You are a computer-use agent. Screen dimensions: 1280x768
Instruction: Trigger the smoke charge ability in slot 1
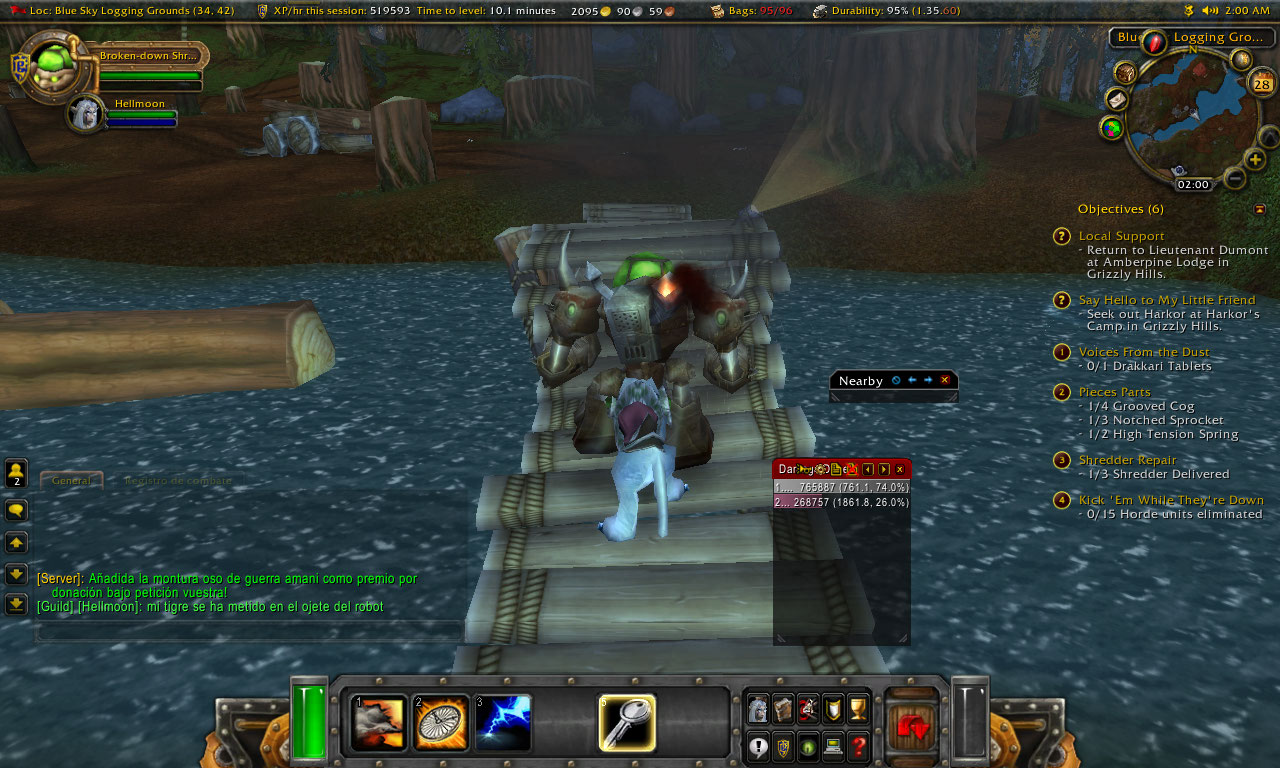379,723
